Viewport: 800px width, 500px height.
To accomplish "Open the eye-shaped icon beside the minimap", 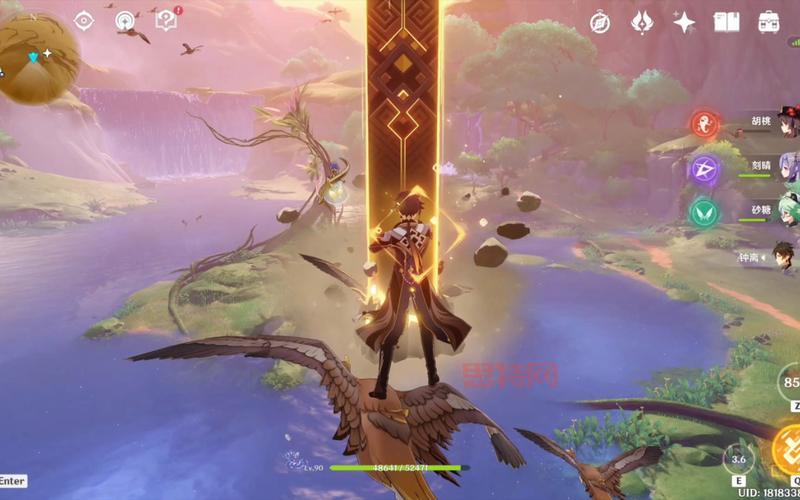I will coord(84,21).
